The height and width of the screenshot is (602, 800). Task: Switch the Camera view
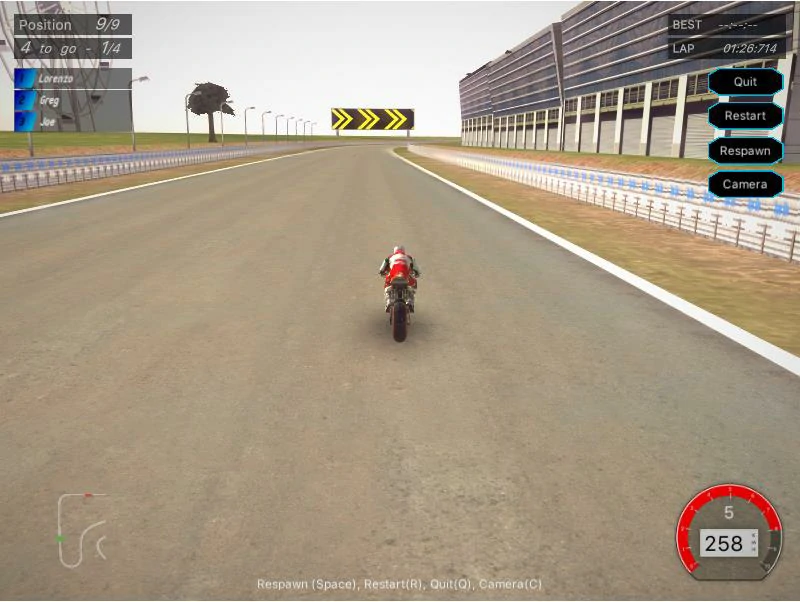(x=745, y=184)
